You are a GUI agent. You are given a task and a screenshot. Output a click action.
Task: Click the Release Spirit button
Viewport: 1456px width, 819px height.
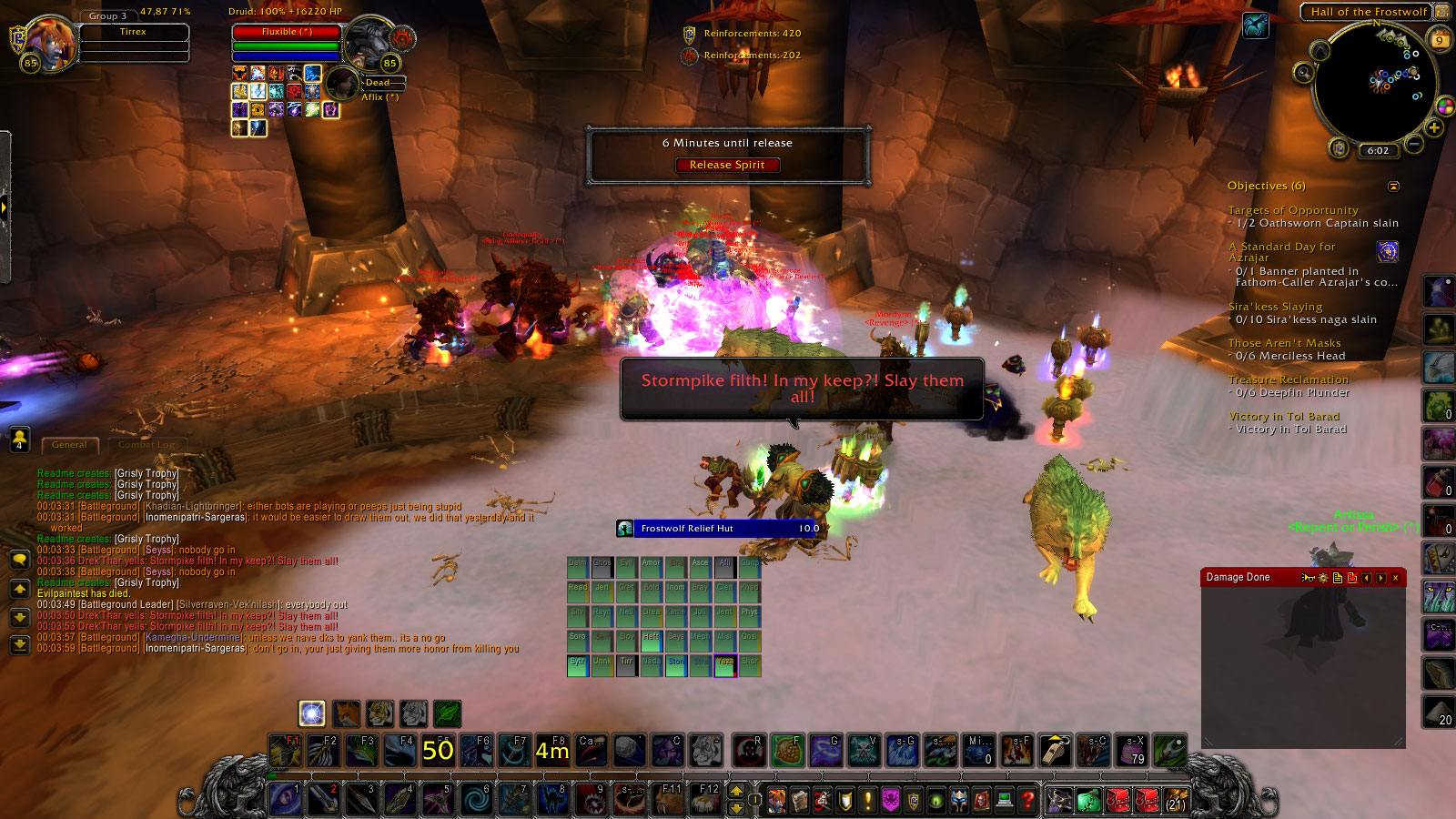[x=726, y=165]
